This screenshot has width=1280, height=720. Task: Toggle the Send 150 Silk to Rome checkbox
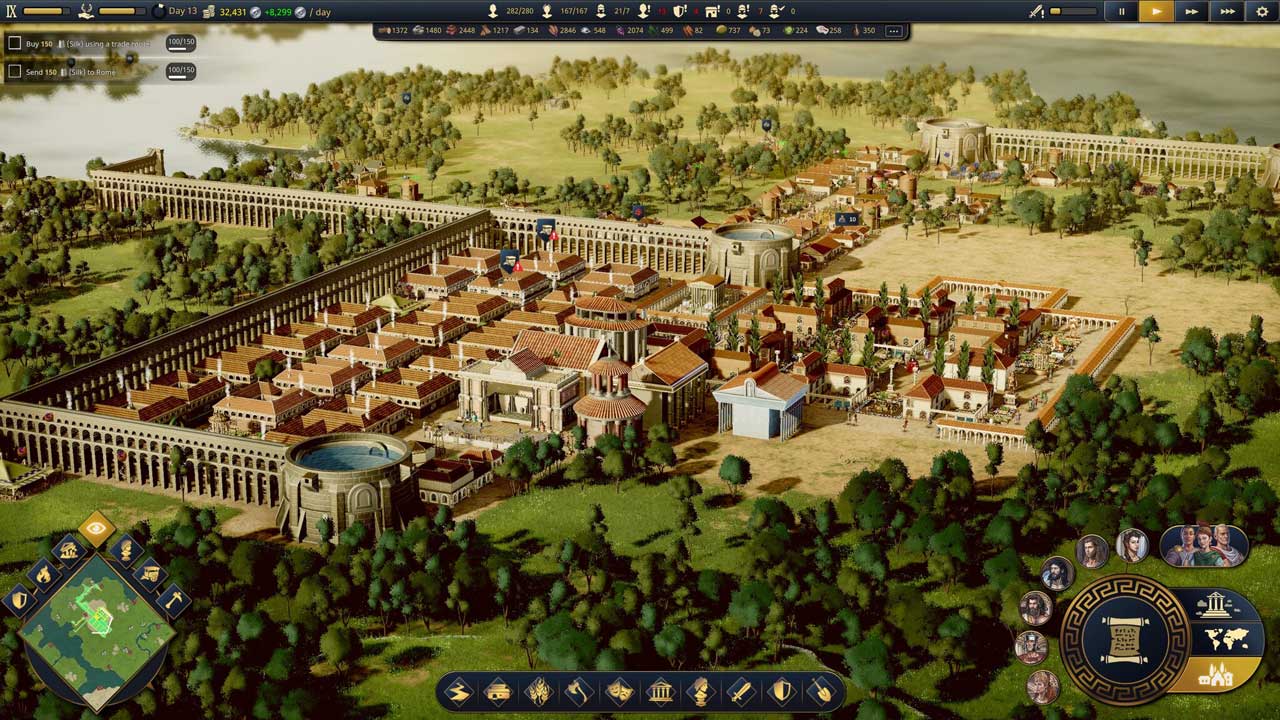pos(14,71)
